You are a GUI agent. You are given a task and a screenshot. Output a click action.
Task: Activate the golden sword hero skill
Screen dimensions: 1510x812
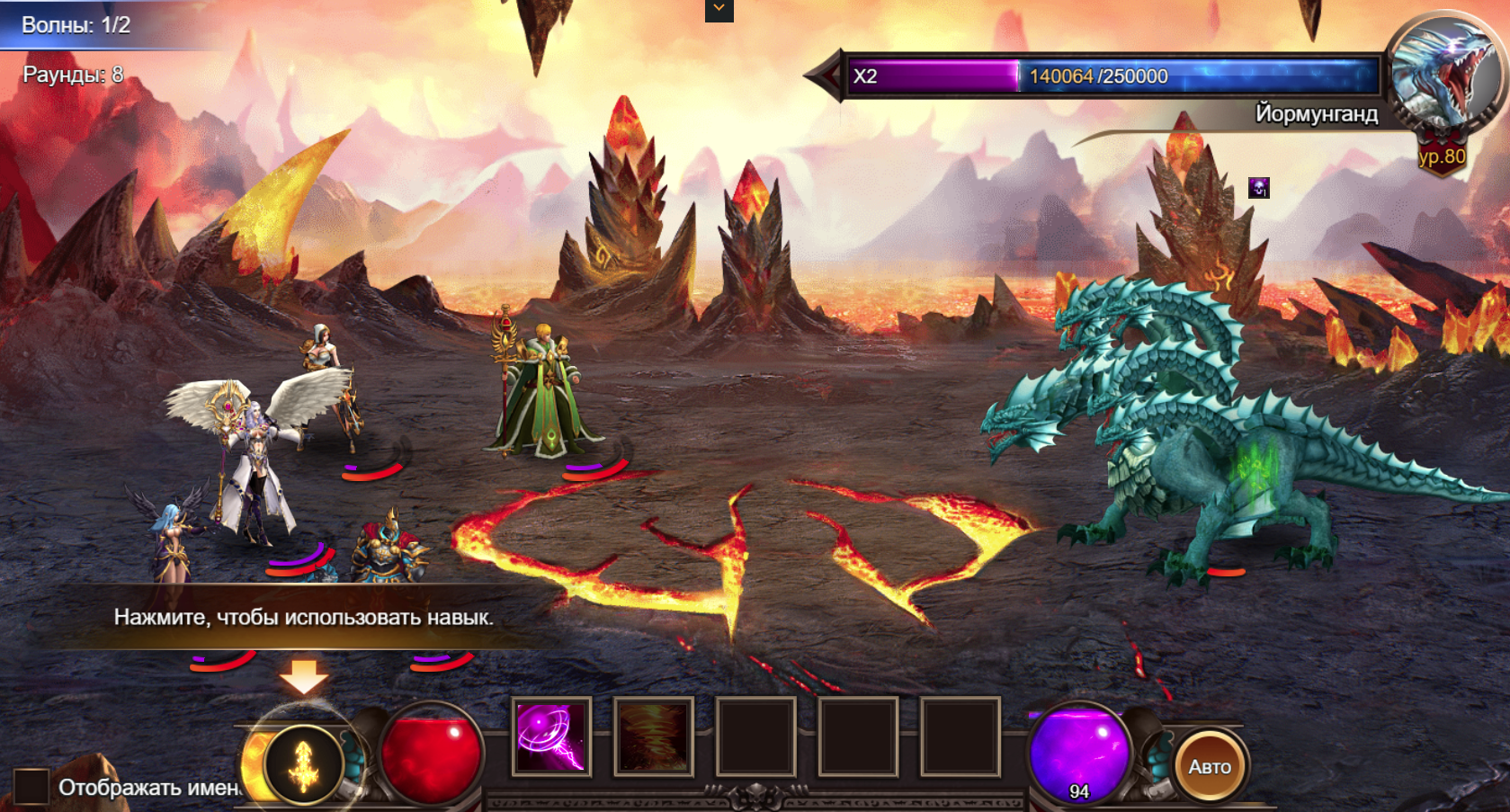304,765
